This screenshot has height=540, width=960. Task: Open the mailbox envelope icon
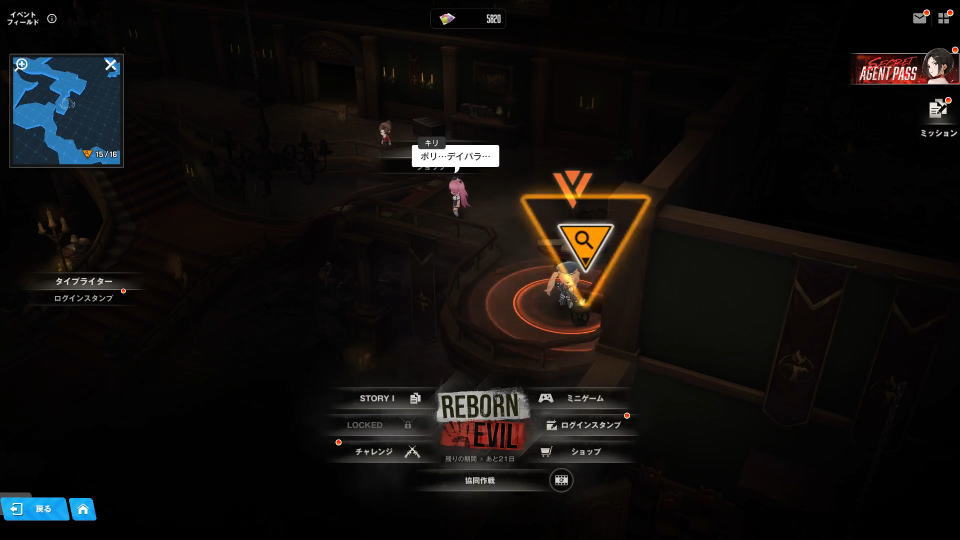[x=919, y=18]
